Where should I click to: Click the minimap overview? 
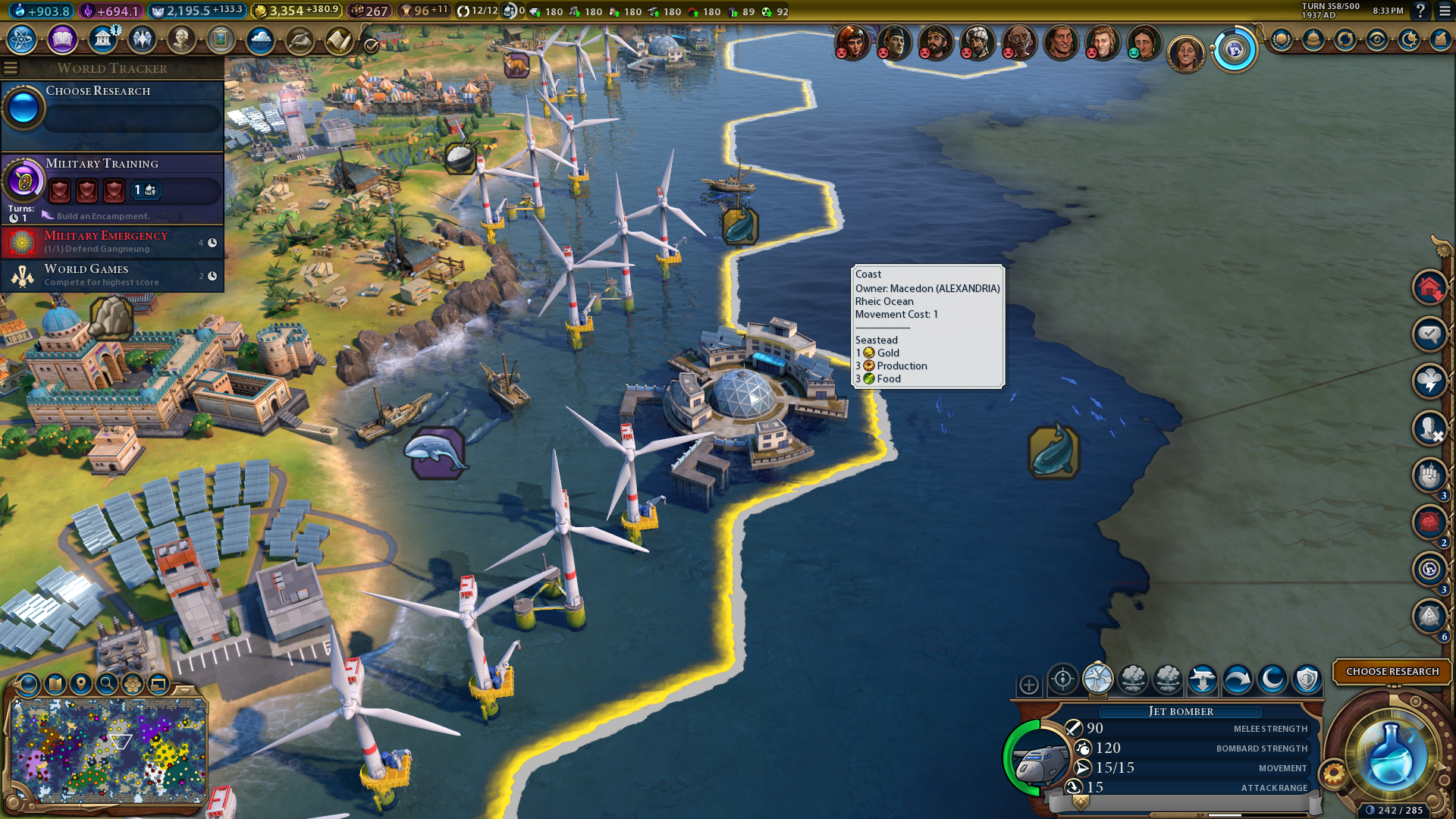pyautogui.click(x=109, y=751)
